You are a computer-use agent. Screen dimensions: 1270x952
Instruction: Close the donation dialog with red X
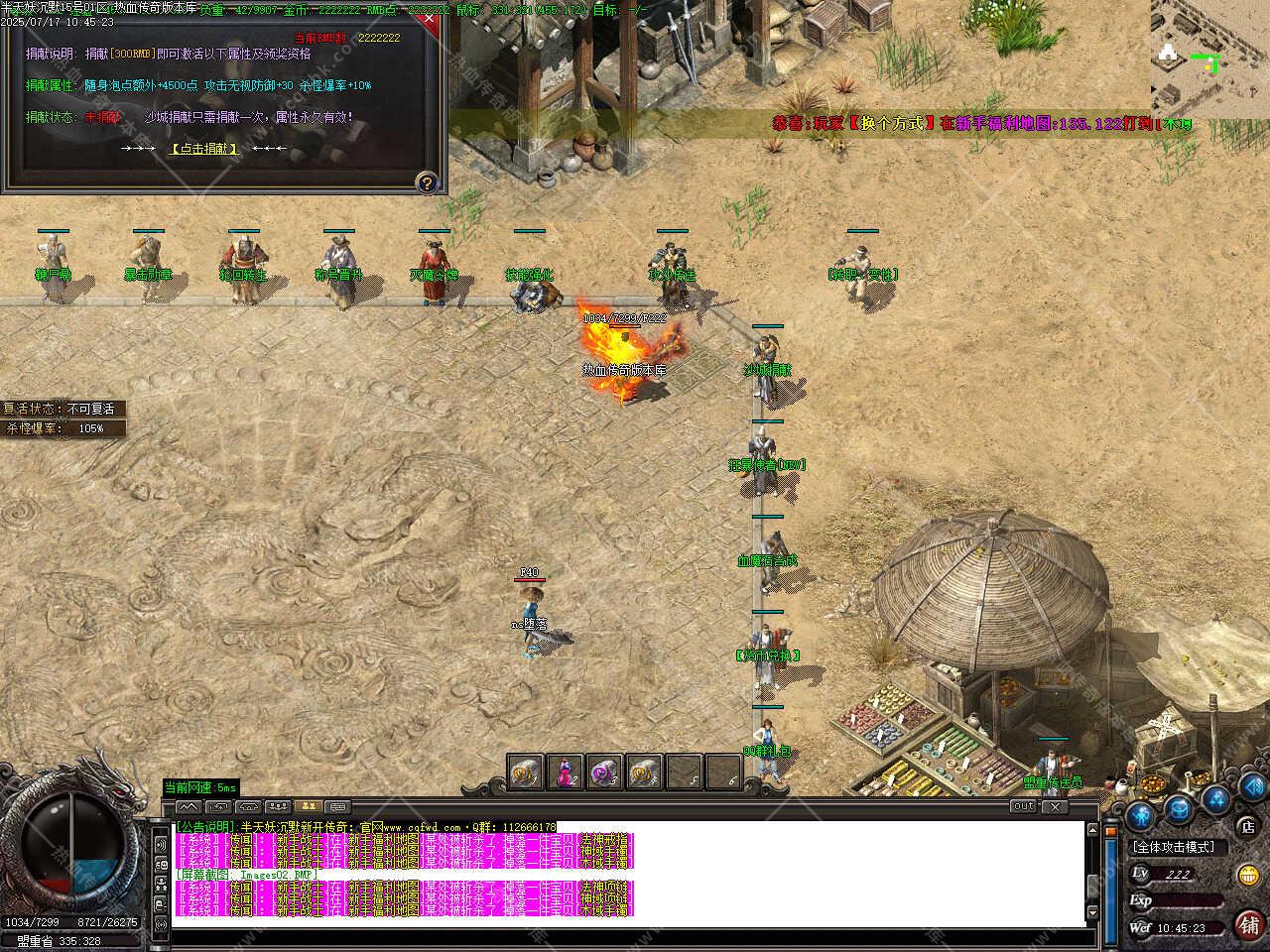click(429, 19)
